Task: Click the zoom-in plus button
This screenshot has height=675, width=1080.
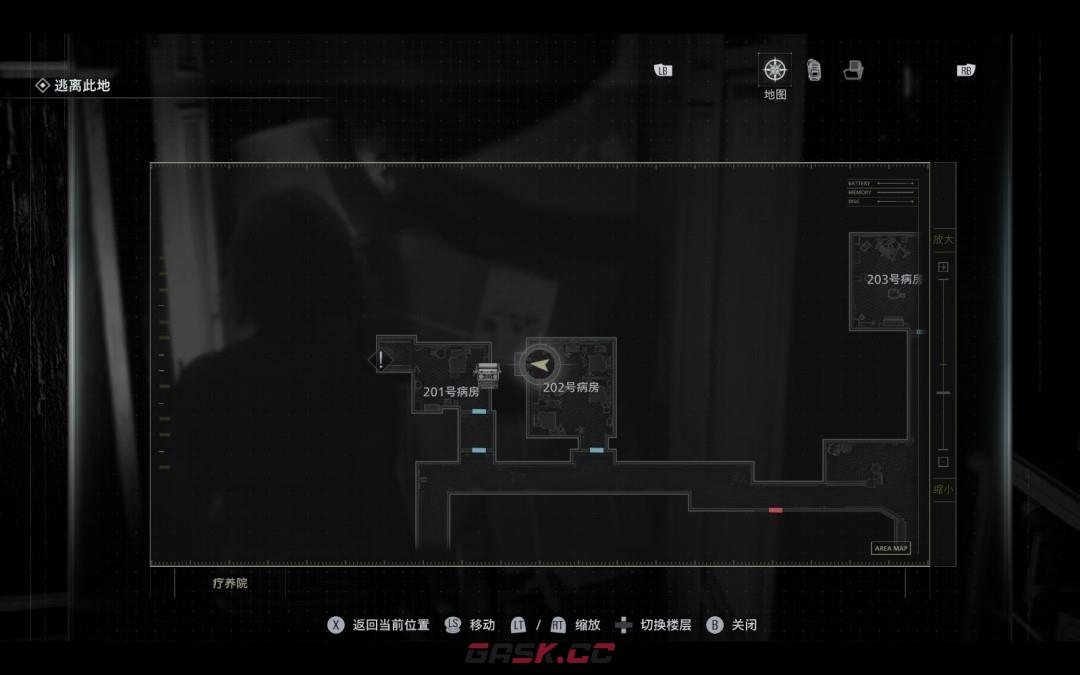Action: tap(943, 267)
